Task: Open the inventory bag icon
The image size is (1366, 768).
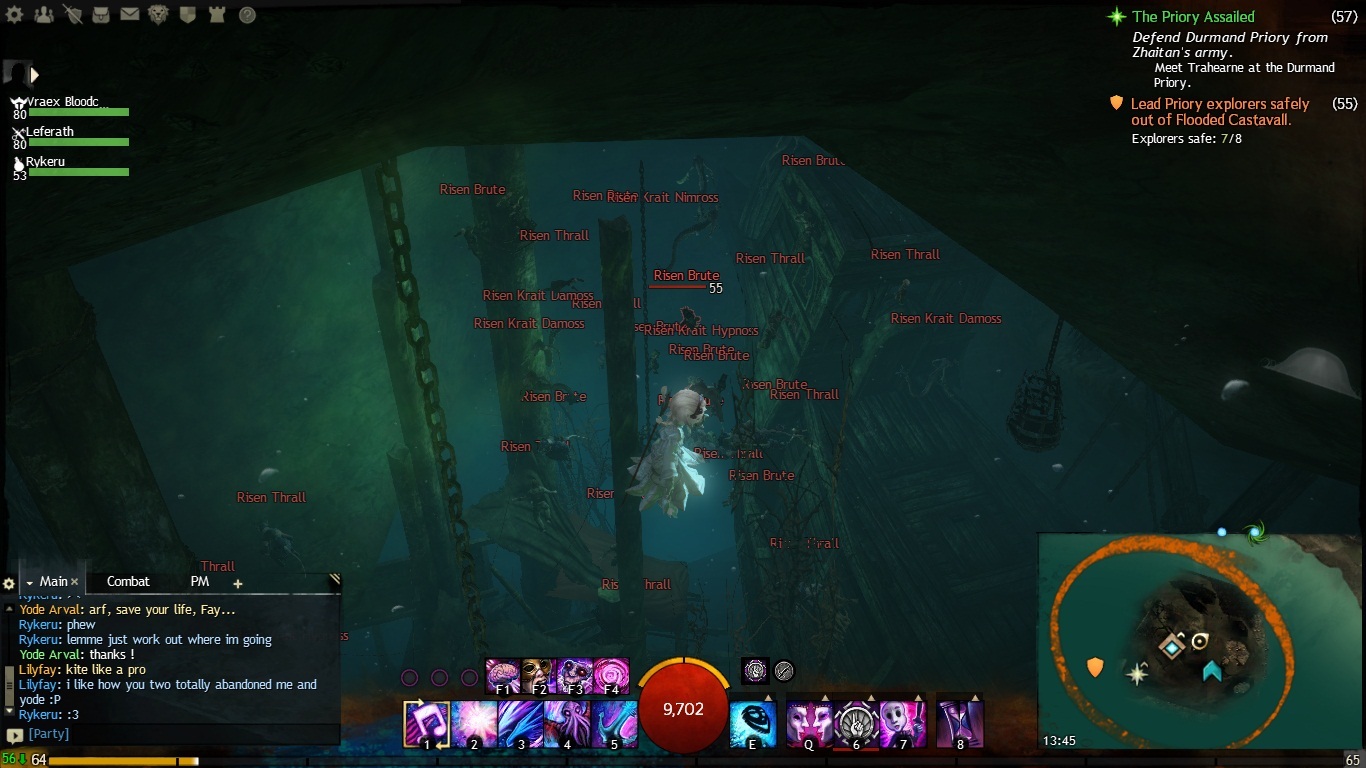Action: pos(101,15)
